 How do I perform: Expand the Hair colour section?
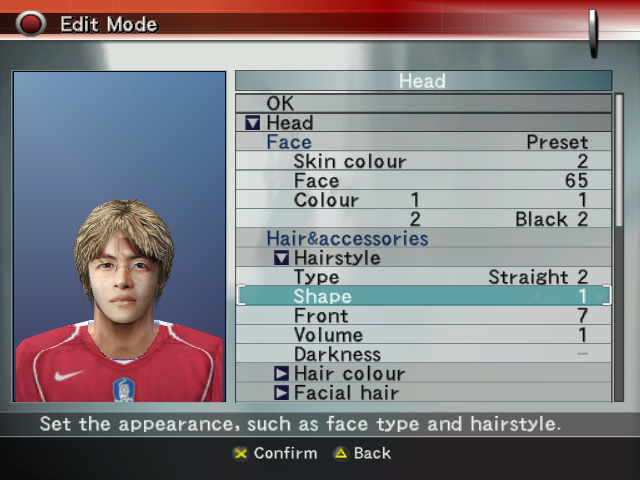pos(282,374)
